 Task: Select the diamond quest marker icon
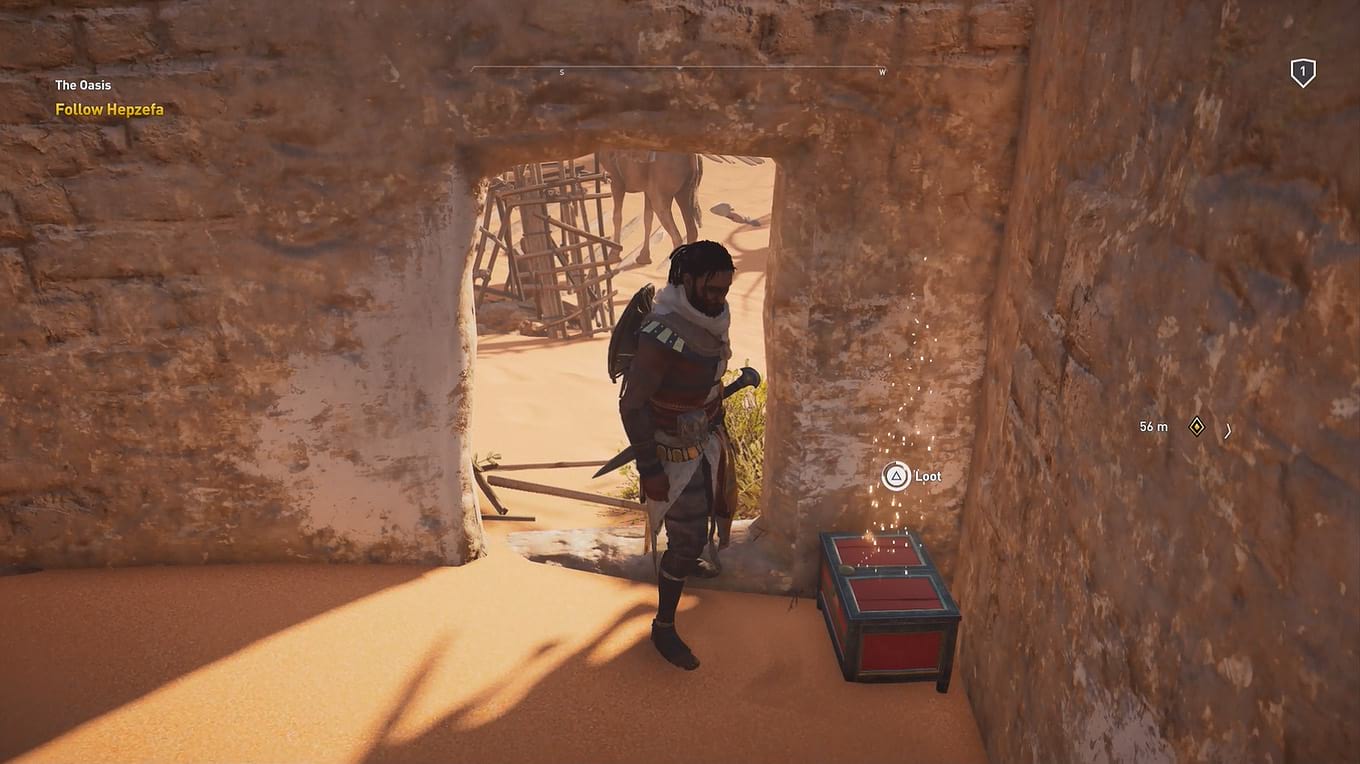(1197, 426)
